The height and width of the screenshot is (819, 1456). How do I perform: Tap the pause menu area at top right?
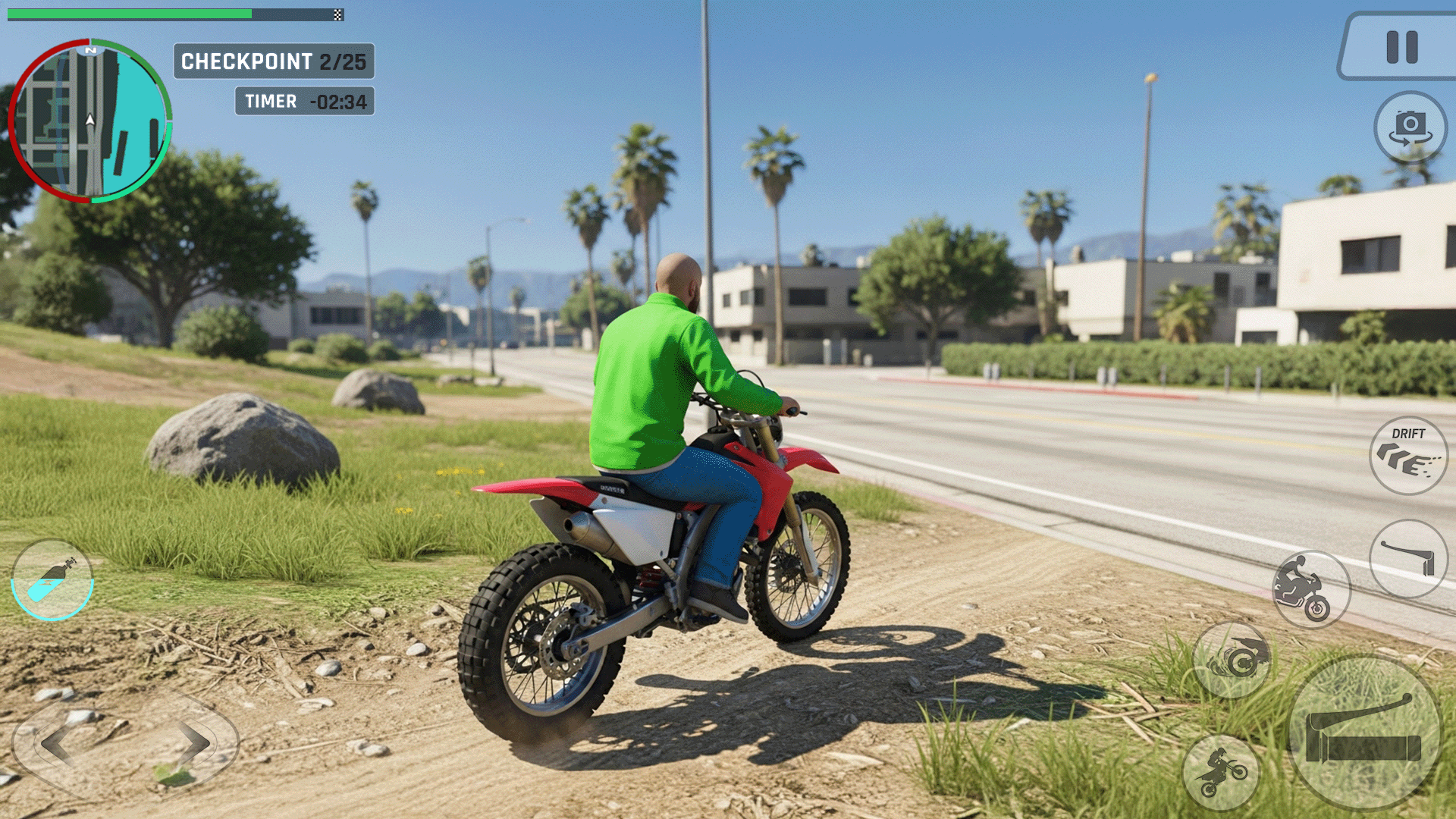pyautogui.click(x=1399, y=45)
